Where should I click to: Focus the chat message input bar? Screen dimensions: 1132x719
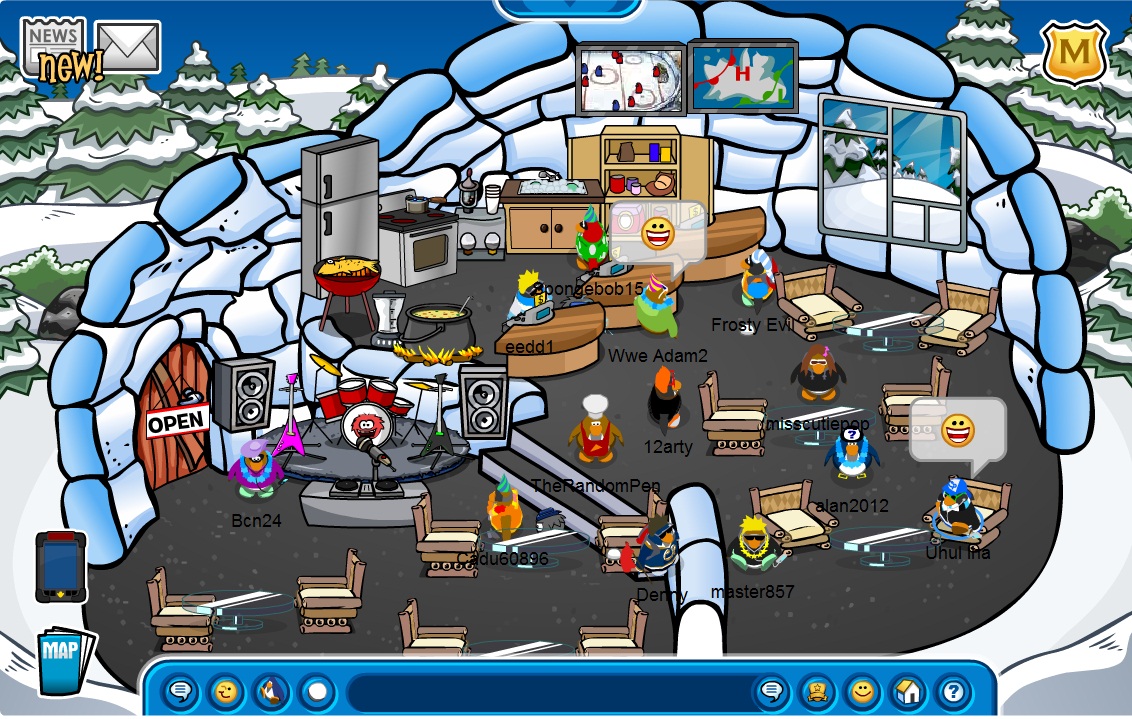coord(548,691)
